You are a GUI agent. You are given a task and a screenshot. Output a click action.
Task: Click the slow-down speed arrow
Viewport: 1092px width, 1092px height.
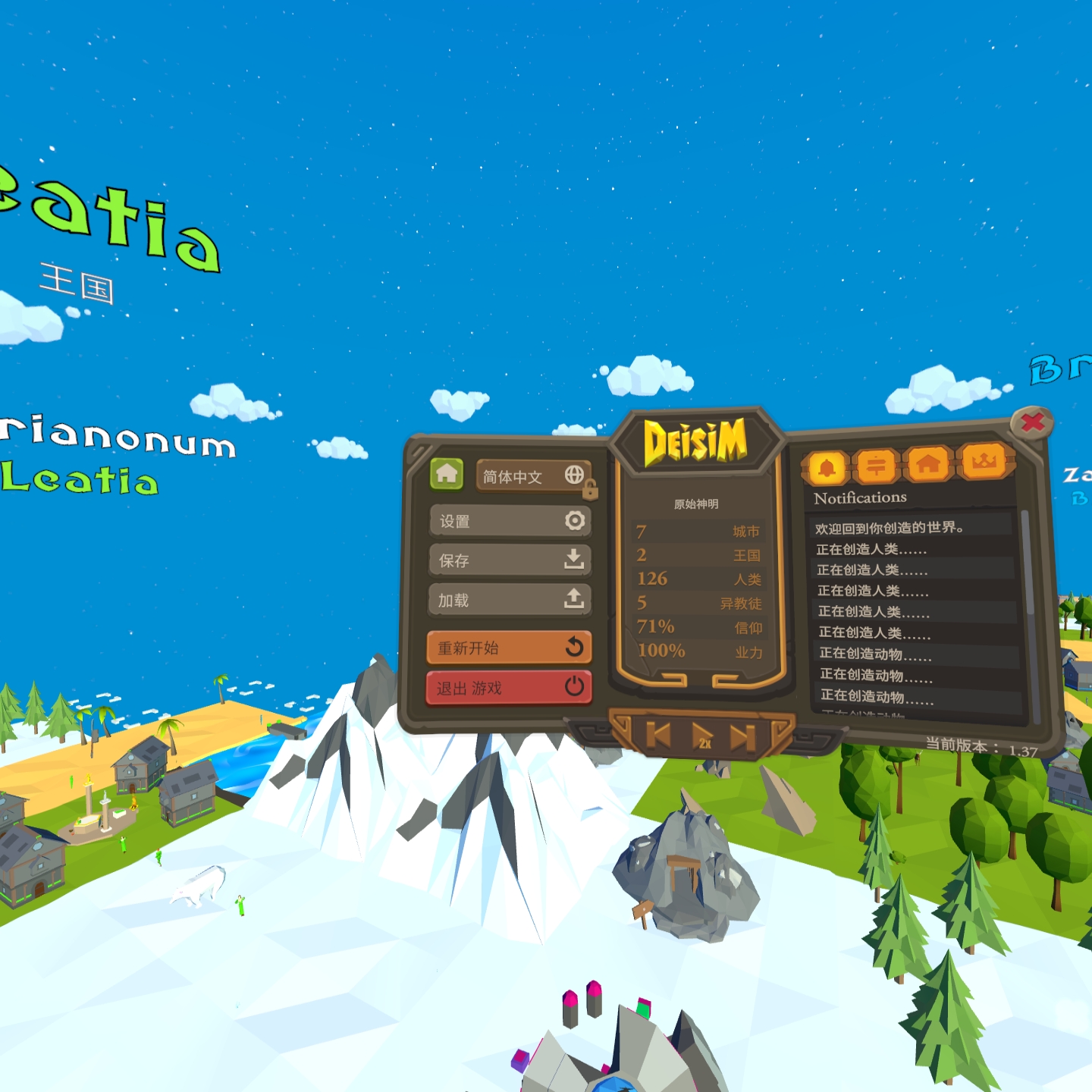click(x=657, y=735)
